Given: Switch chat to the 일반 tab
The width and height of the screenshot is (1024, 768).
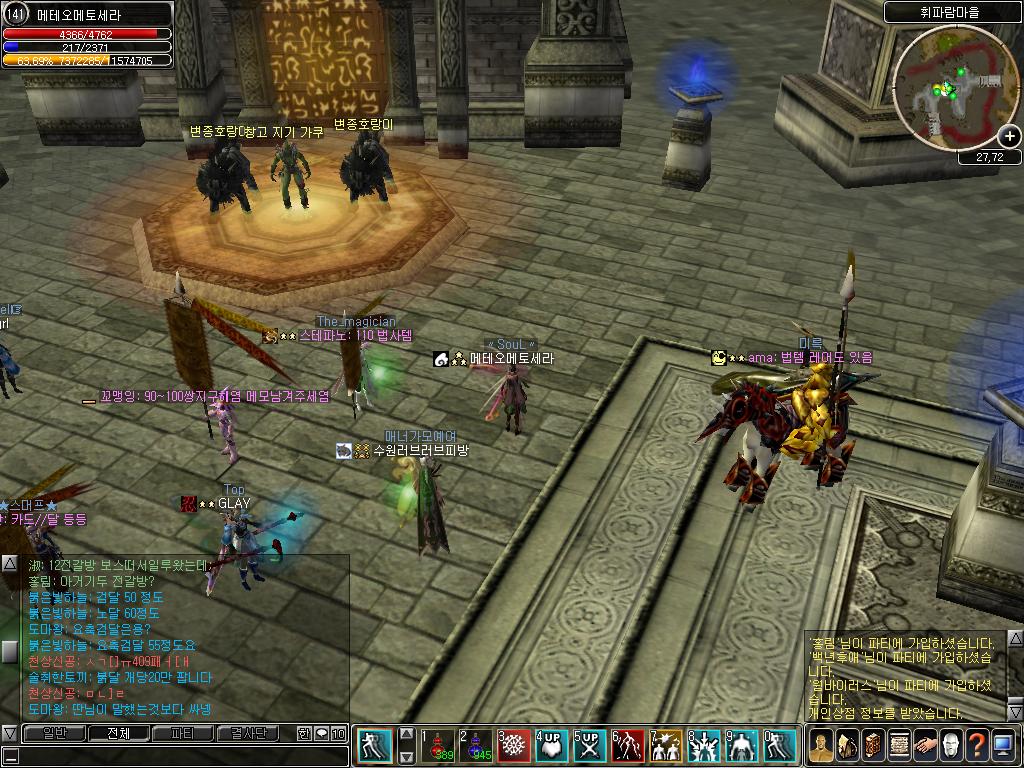Looking at the screenshot, I should coord(55,733).
